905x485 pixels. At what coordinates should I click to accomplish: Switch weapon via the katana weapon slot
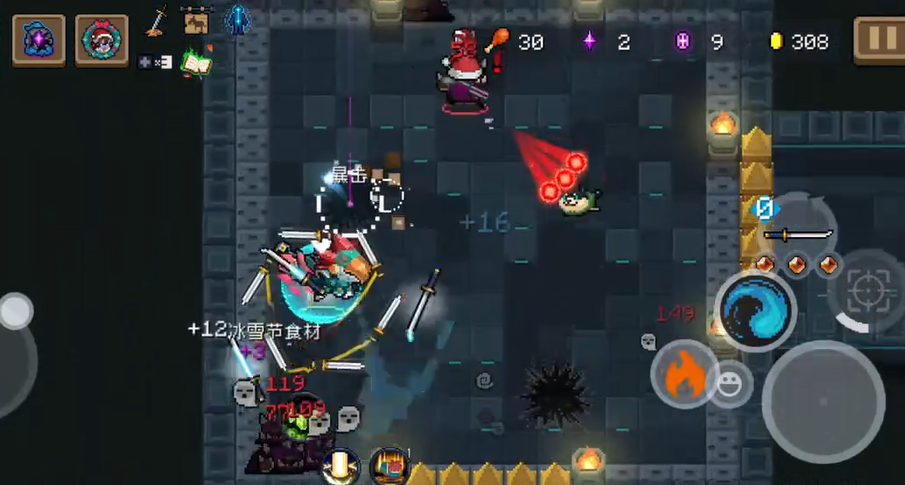pyautogui.click(x=798, y=235)
